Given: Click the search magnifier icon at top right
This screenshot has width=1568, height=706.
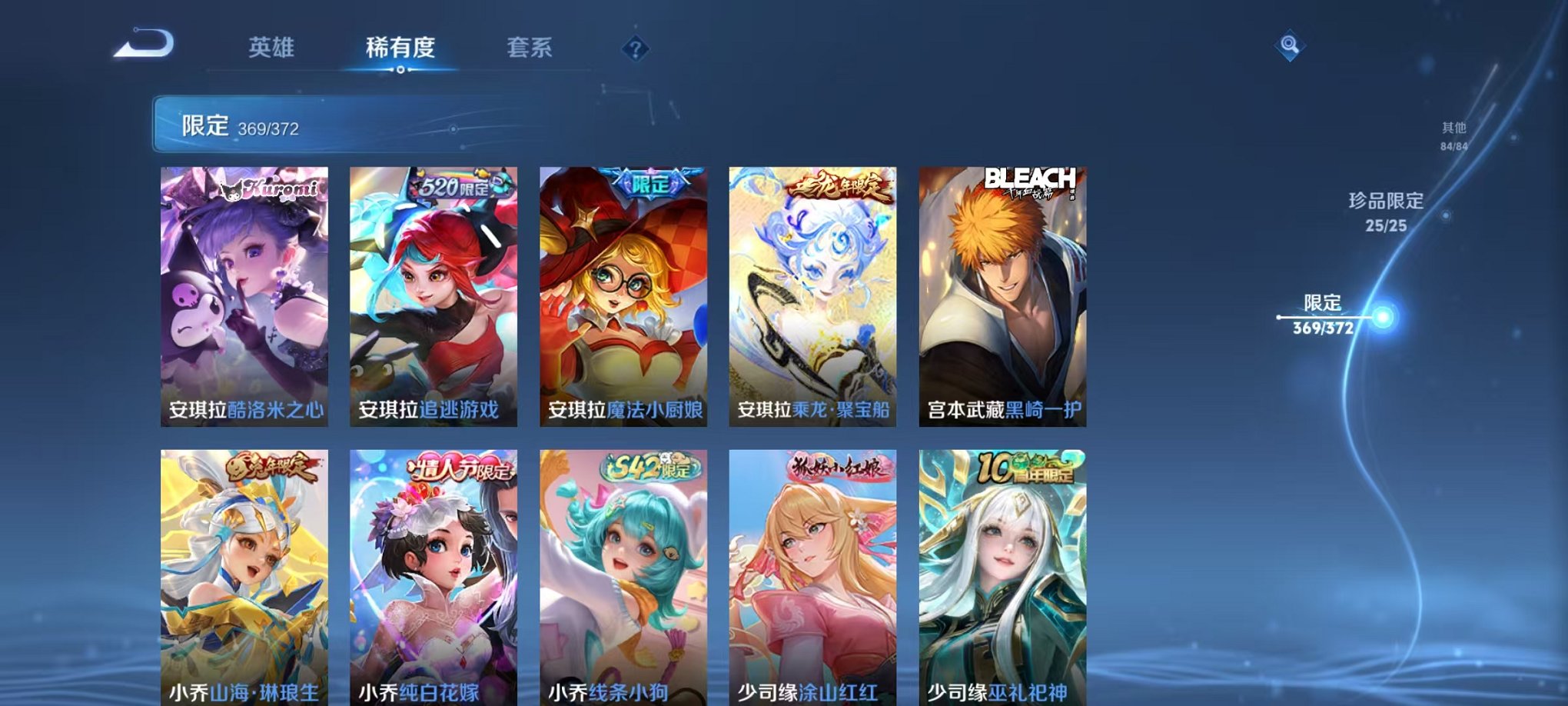Looking at the screenshot, I should (x=1291, y=46).
